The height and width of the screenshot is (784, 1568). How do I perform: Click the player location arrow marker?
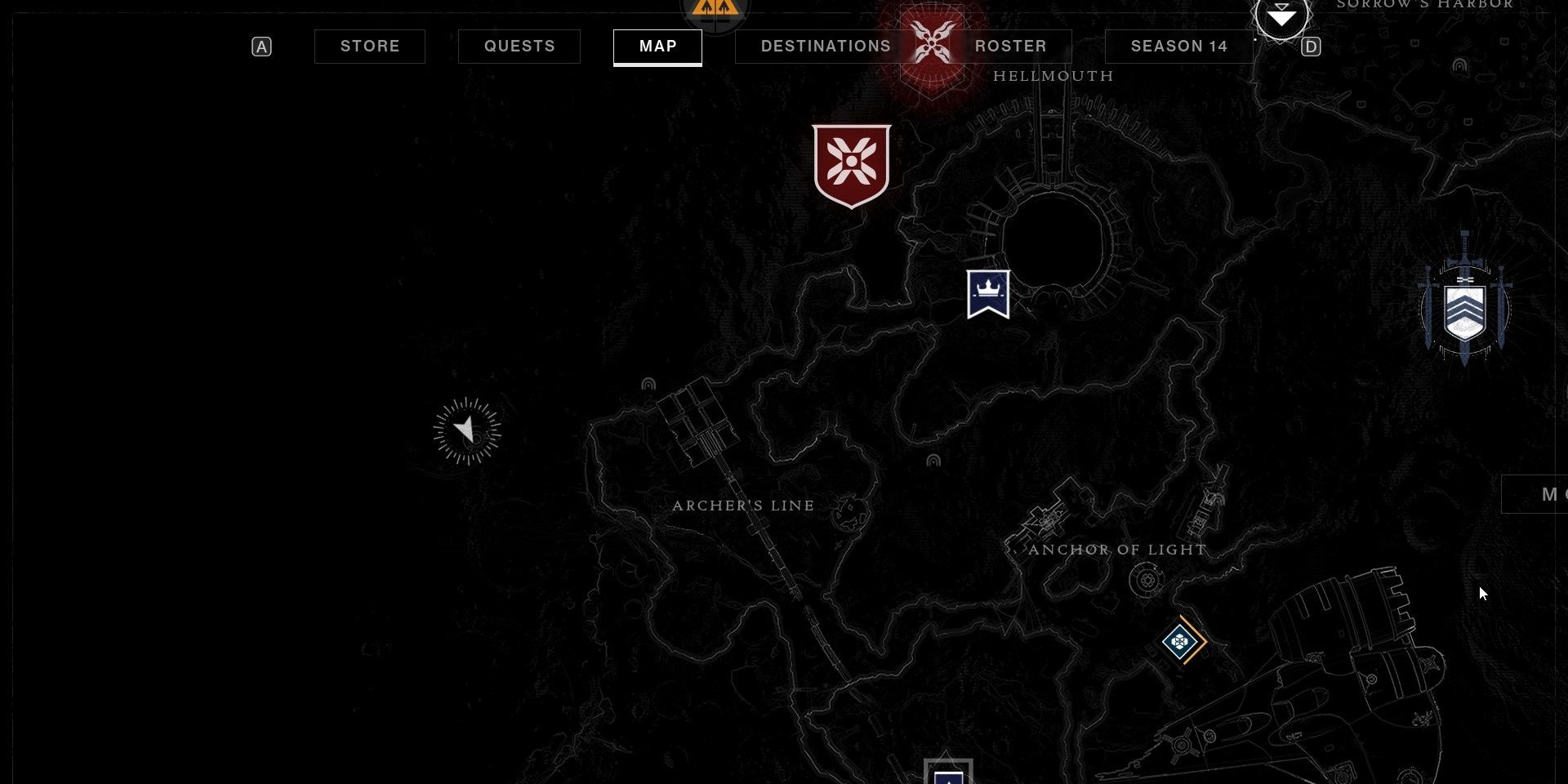[x=465, y=431]
